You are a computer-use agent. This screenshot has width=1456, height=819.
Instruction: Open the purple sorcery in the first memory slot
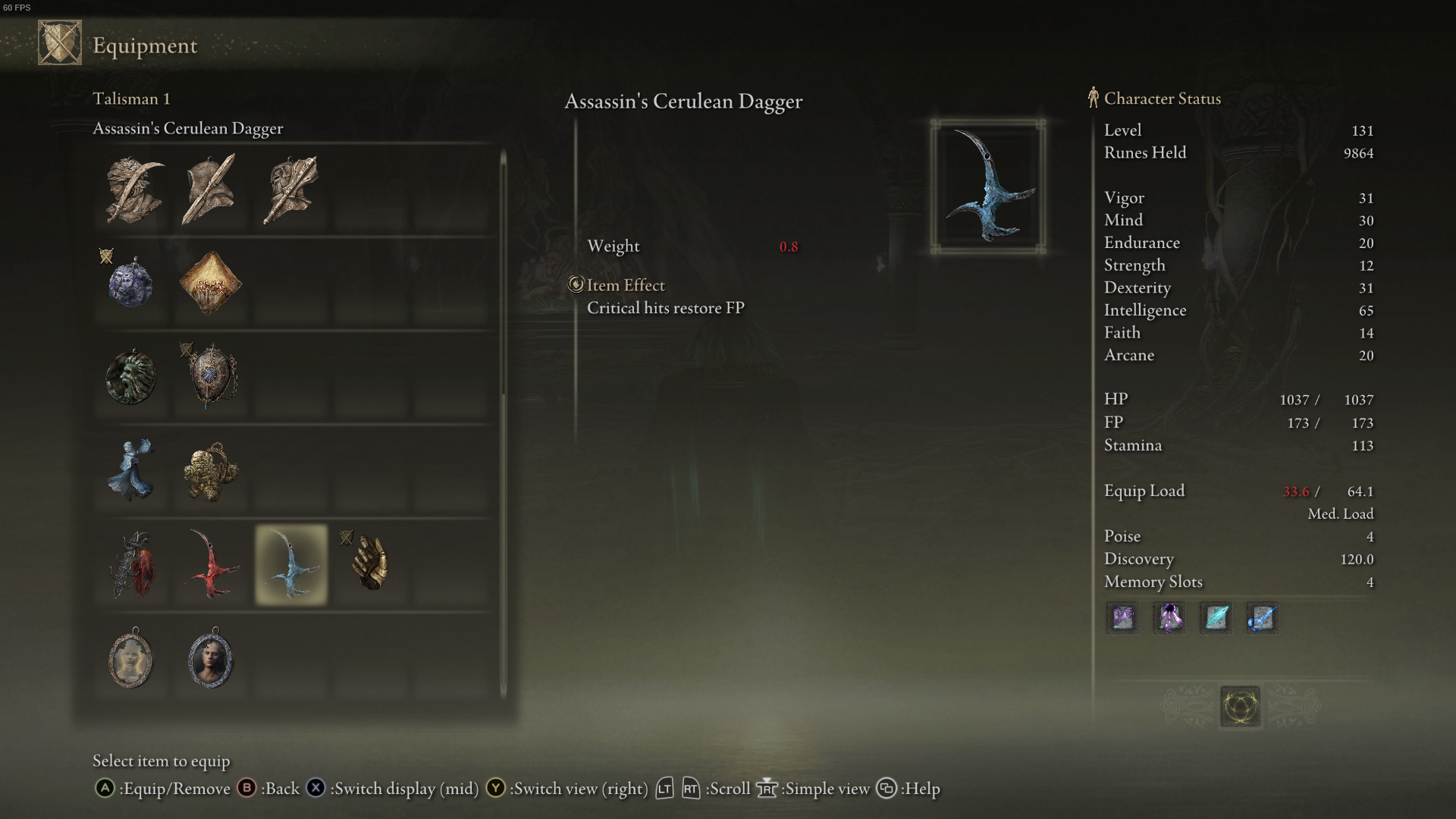click(x=1122, y=618)
